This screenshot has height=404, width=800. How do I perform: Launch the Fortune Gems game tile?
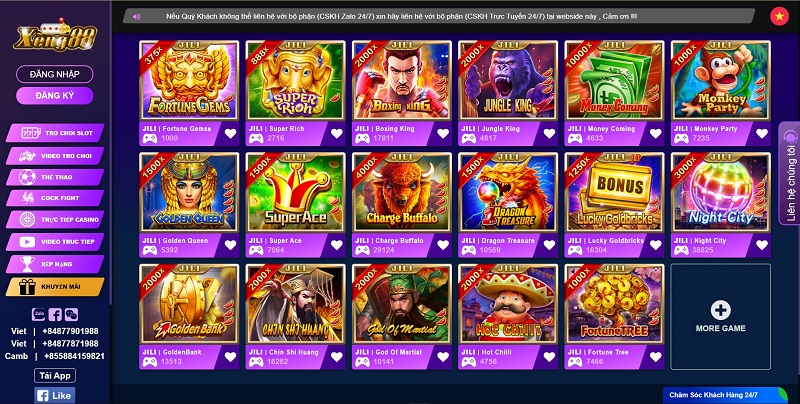tap(189, 81)
